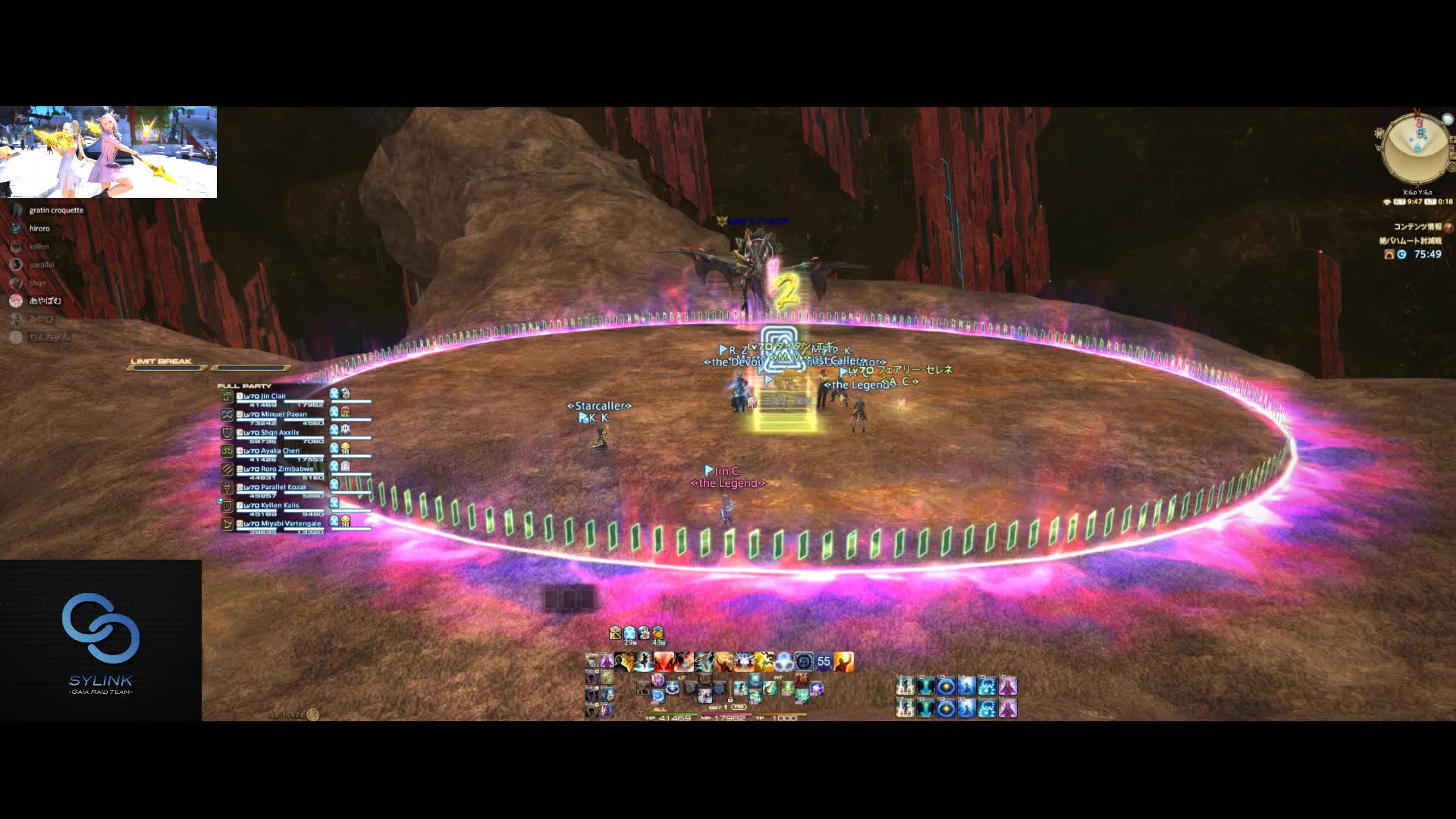Image resolution: width=1456 pixels, height=819 pixels.
Task: Open the streamer webcam thumbnail overlay
Action: tap(108, 152)
